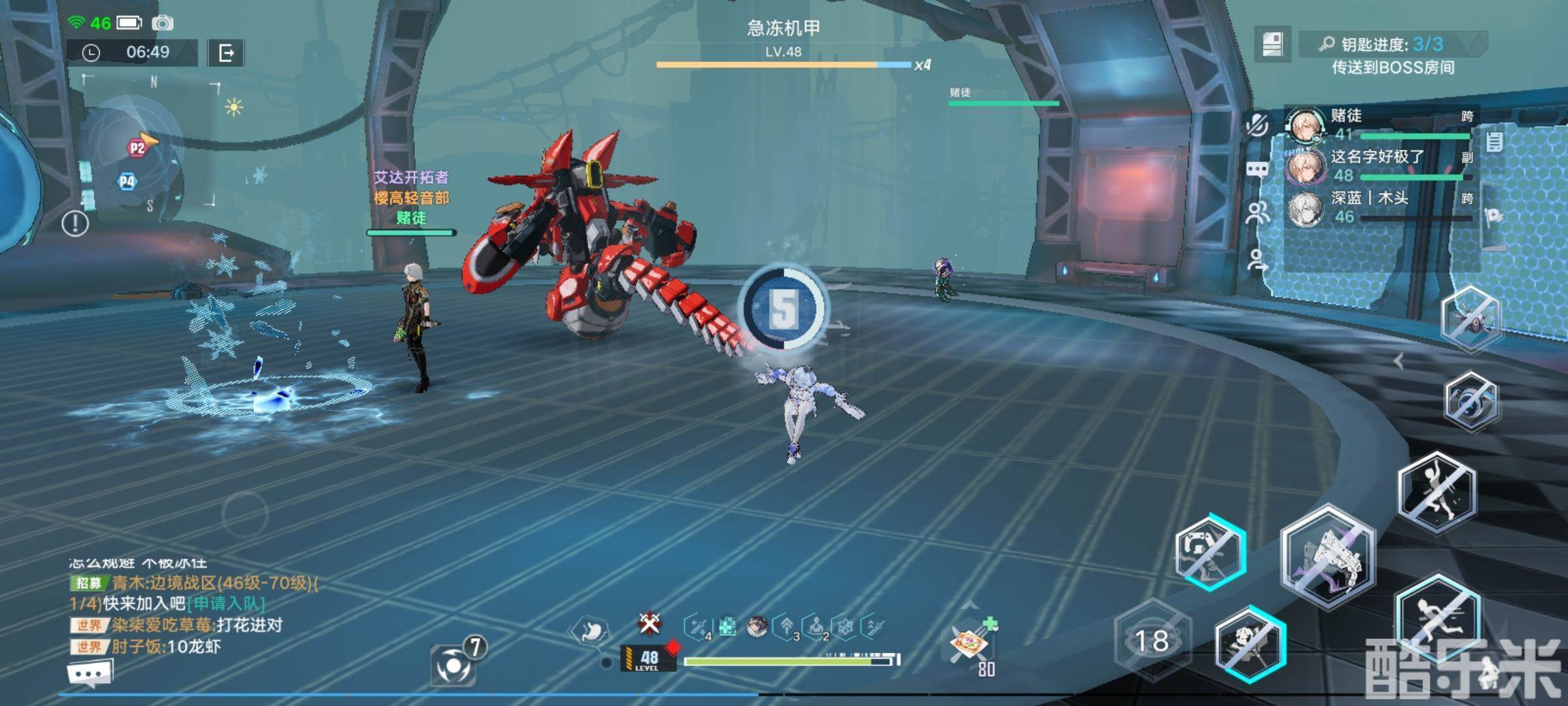Open the camera screenshot mode
The height and width of the screenshot is (706, 1568).
pos(163,24)
